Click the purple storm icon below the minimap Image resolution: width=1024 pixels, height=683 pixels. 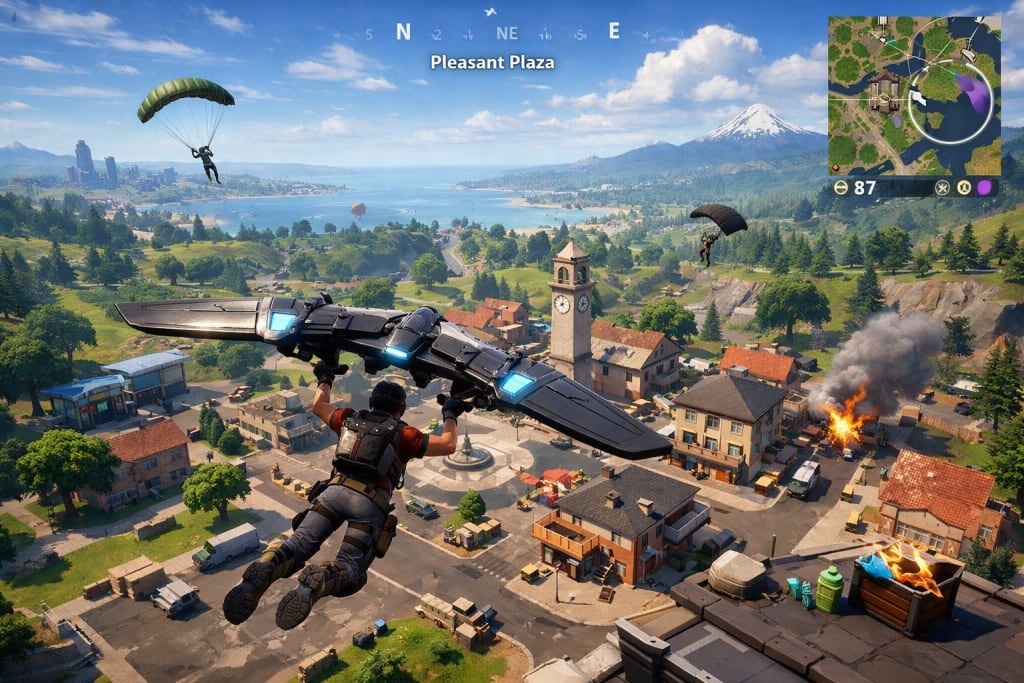(984, 187)
